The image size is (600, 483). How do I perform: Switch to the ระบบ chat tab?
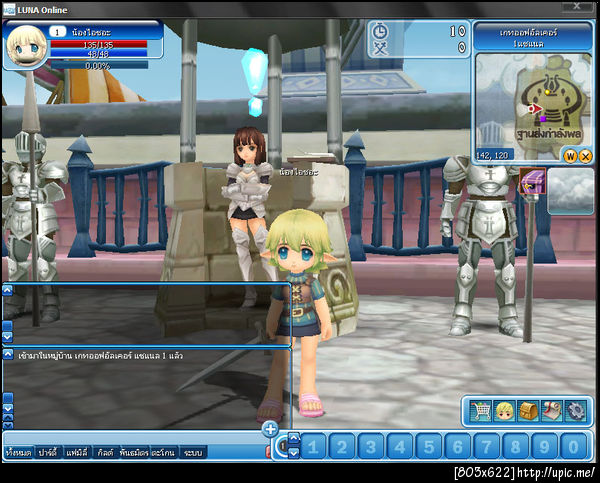tap(193, 452)
